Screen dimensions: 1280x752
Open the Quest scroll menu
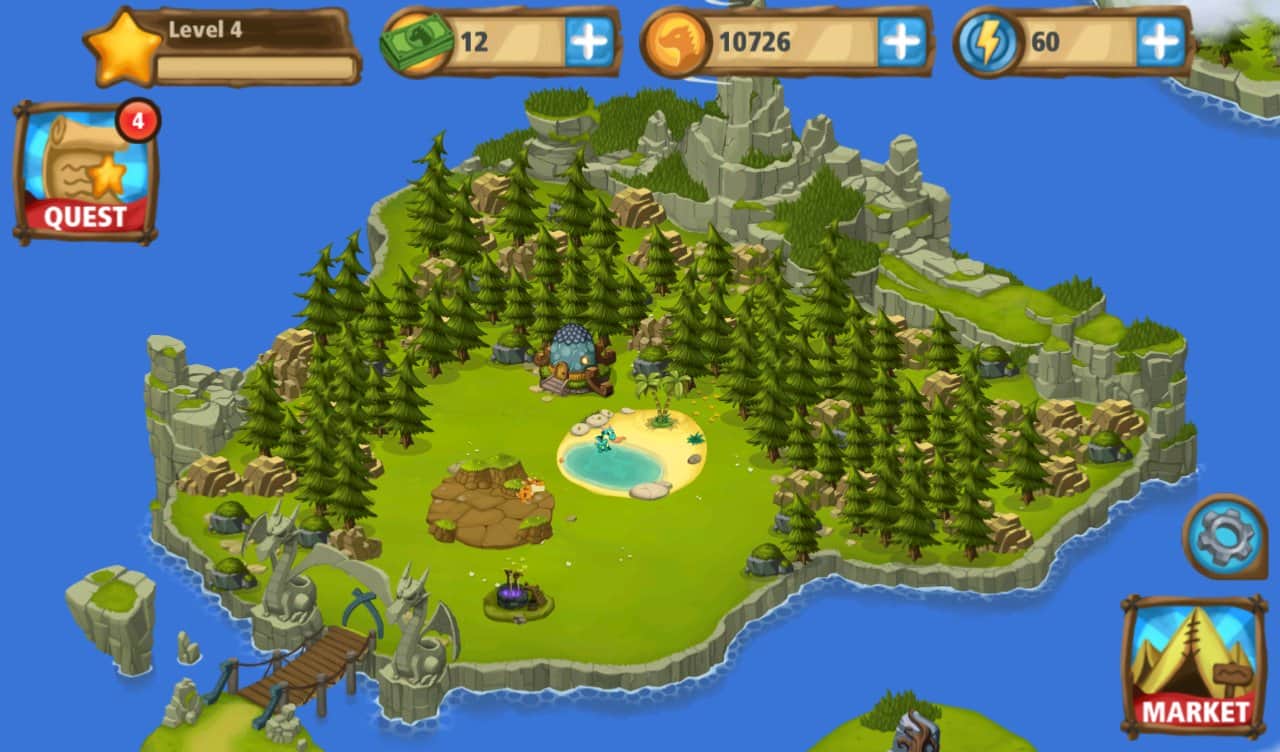pyautogui.click(x=85, y=173)
